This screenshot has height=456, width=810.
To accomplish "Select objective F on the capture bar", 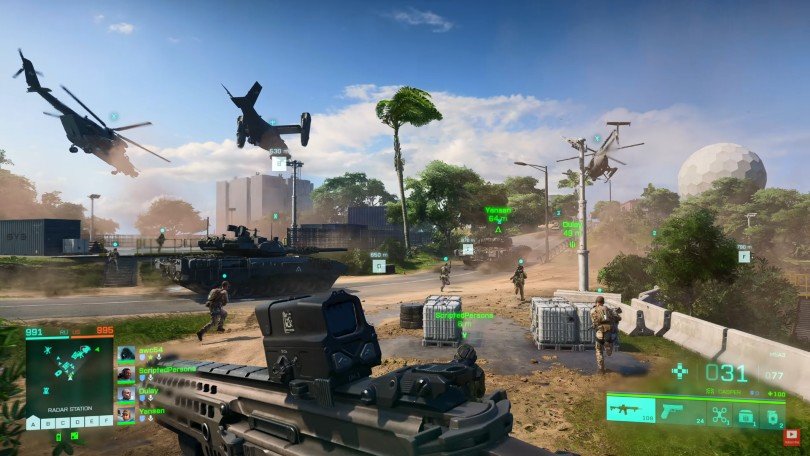I will 106,423.
